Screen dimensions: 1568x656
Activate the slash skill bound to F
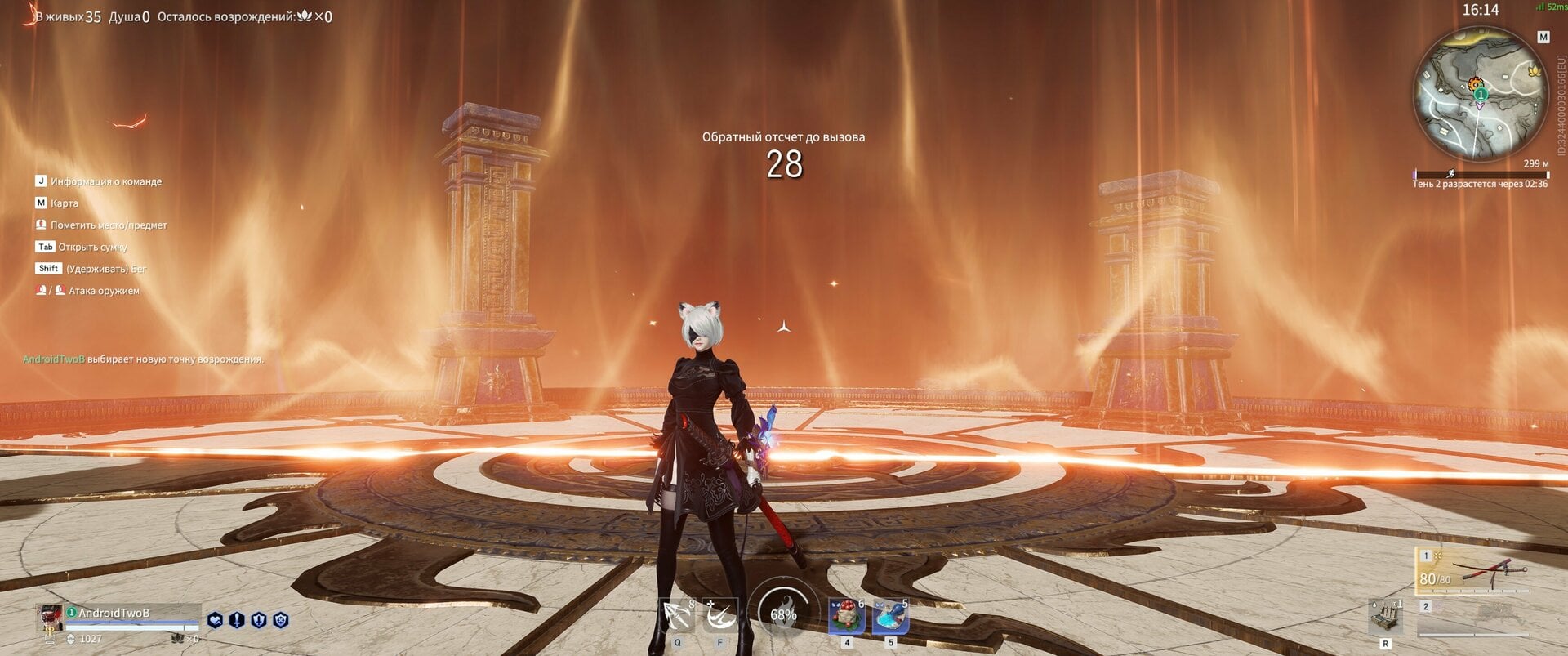720,614
